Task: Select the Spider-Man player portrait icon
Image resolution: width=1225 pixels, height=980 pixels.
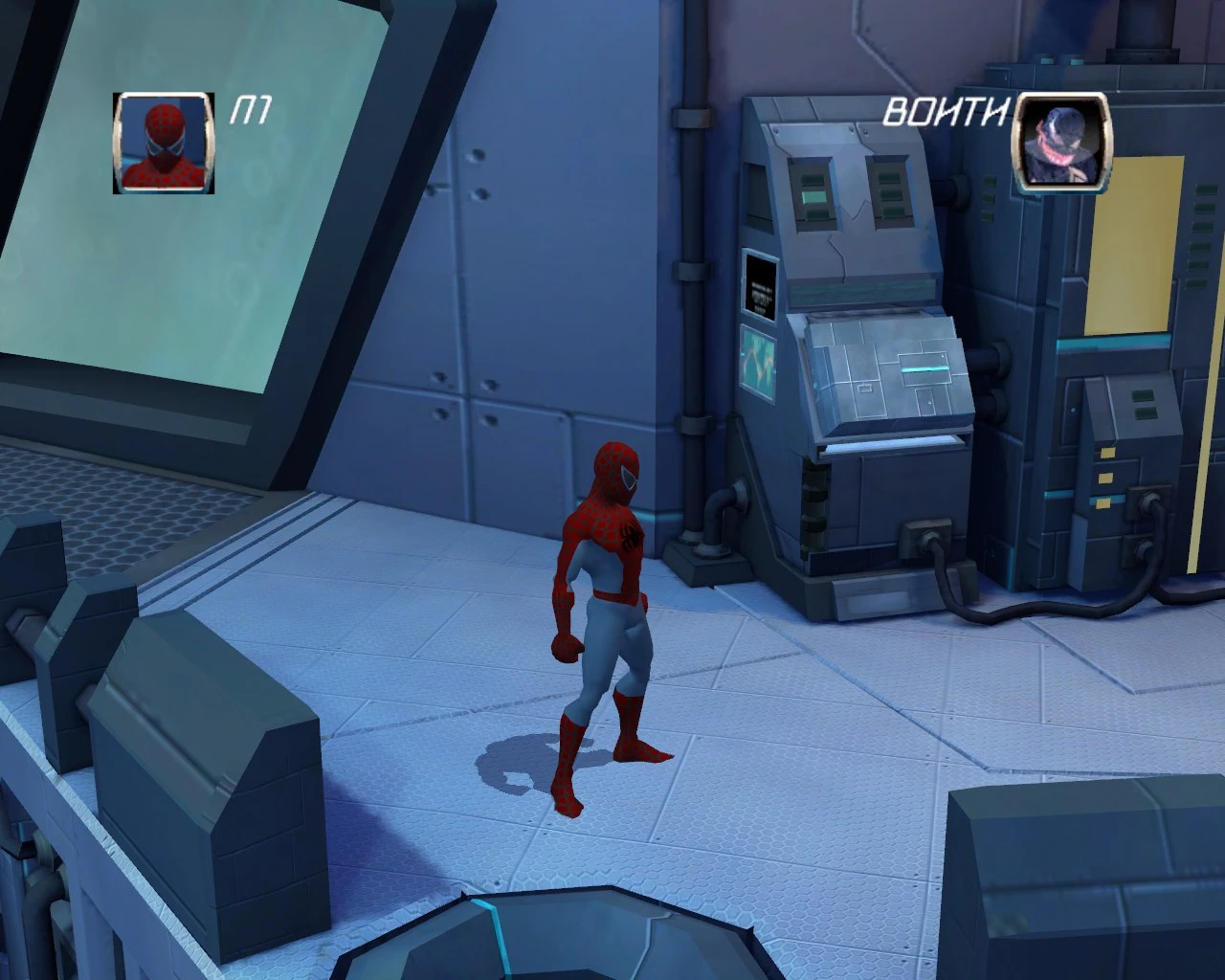Action: [164, 145]
